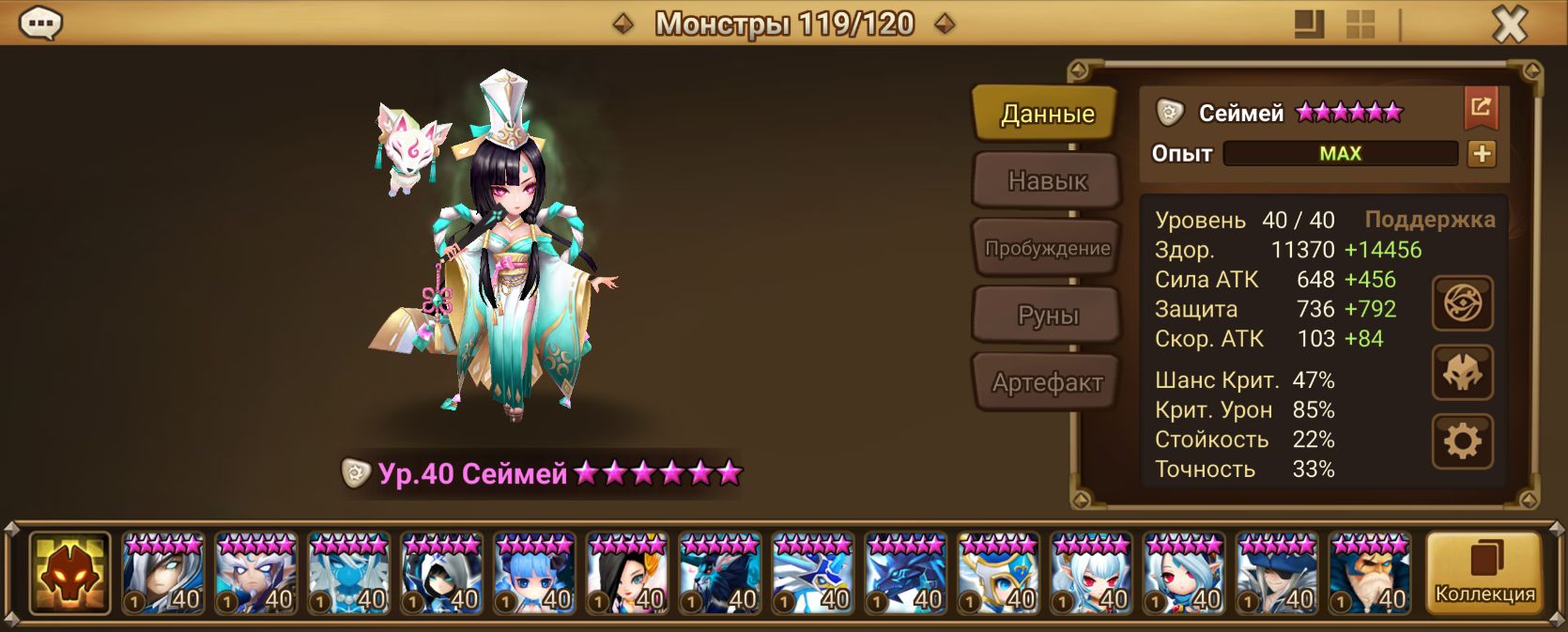The height and width of the screenshot is (632, 1568).
Task: Pick the blue-haired girl thumbnail
Action: [x=533, y=573]
